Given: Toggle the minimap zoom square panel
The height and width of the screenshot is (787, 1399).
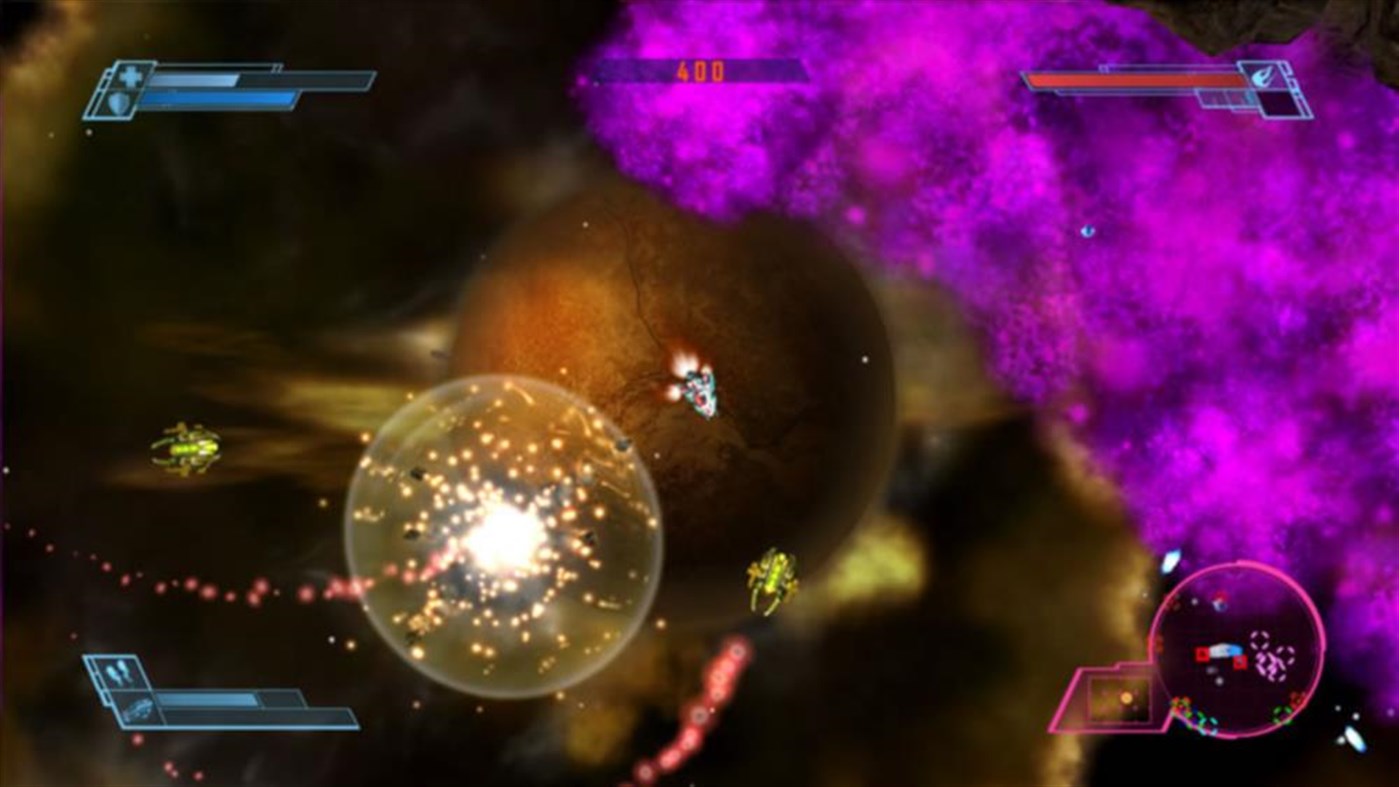Looking at the screenshot, I should pyautogui.click(x=1119, y=697).
